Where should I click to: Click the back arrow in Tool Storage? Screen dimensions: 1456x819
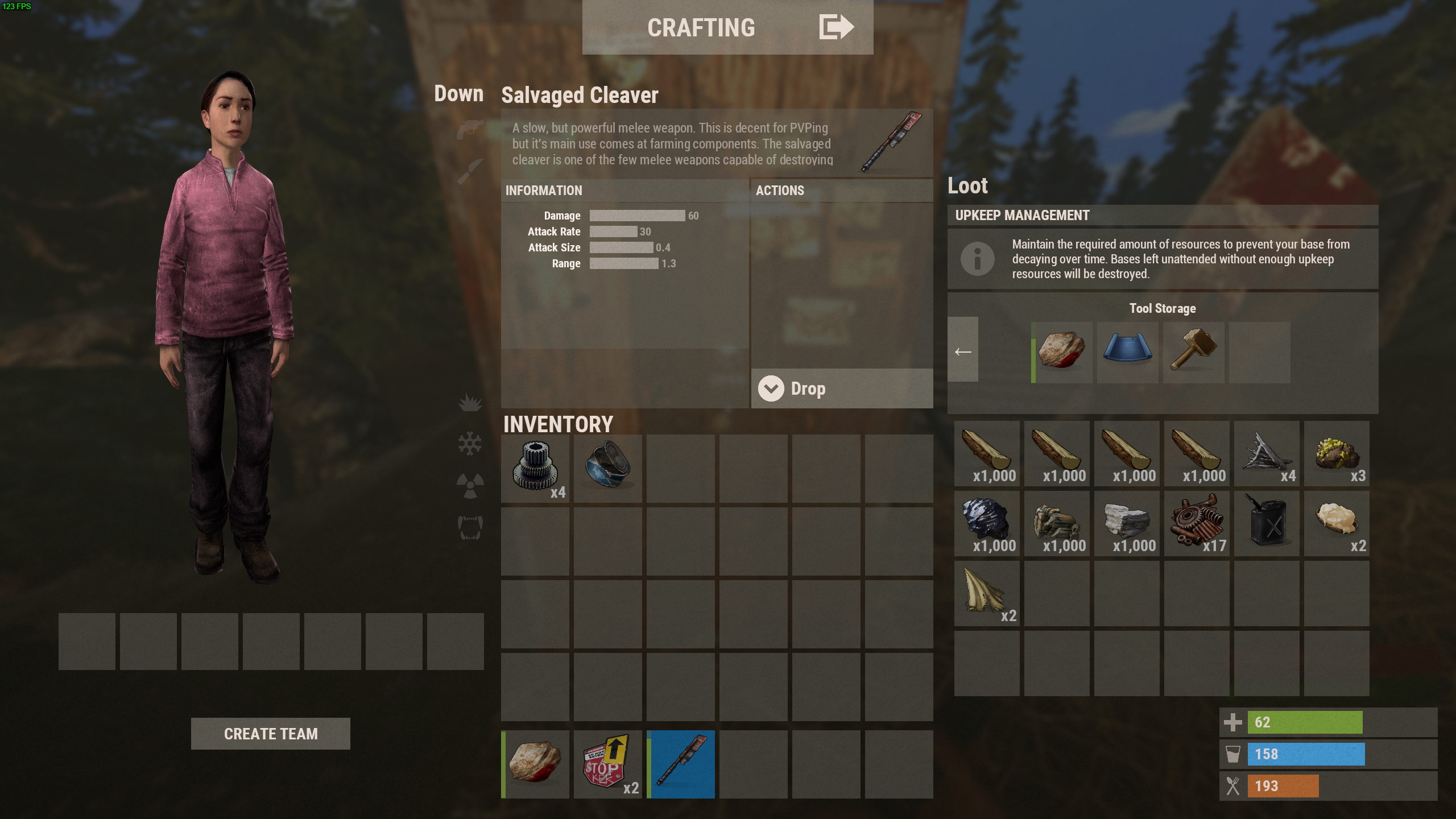963,352
